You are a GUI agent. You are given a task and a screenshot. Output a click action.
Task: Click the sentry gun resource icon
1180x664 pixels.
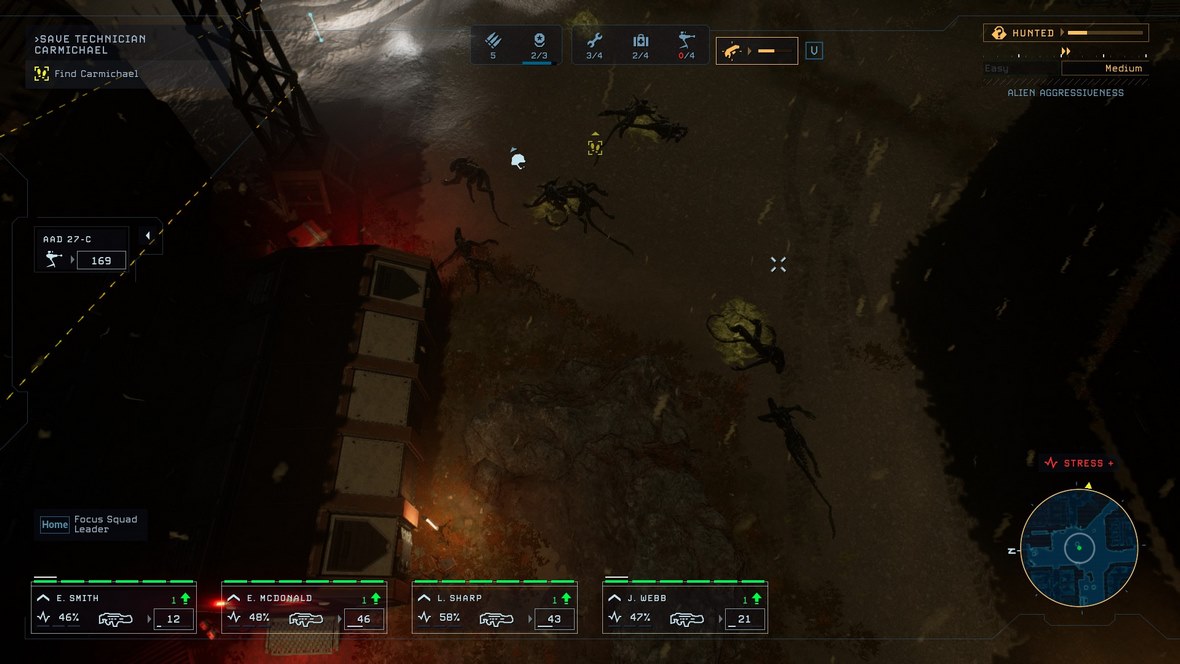pos(687,41)
